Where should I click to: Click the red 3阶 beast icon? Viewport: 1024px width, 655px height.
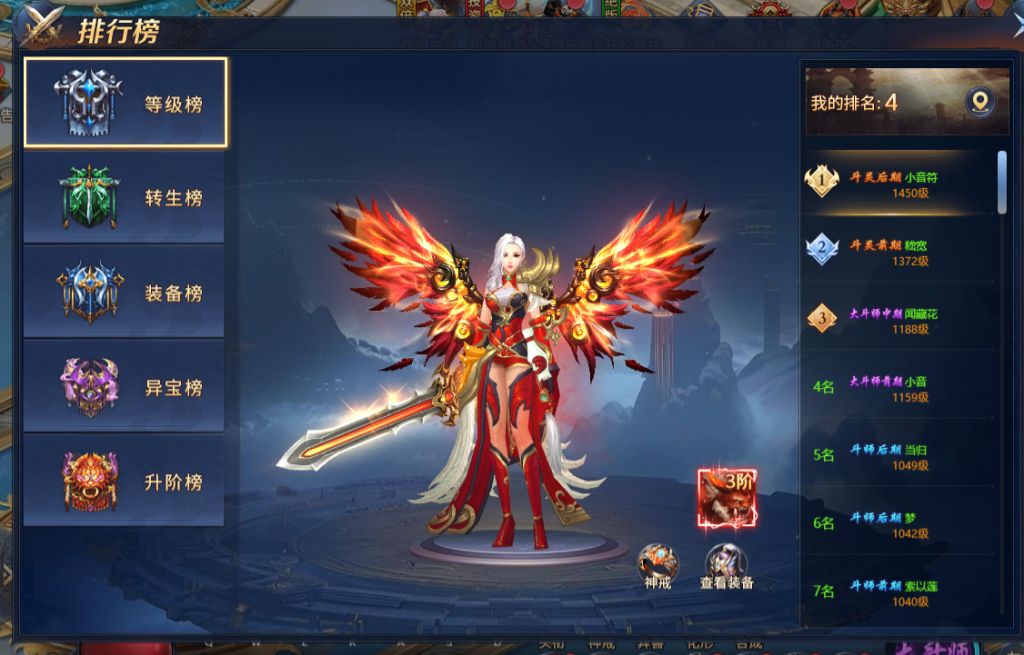pos(727,499)
